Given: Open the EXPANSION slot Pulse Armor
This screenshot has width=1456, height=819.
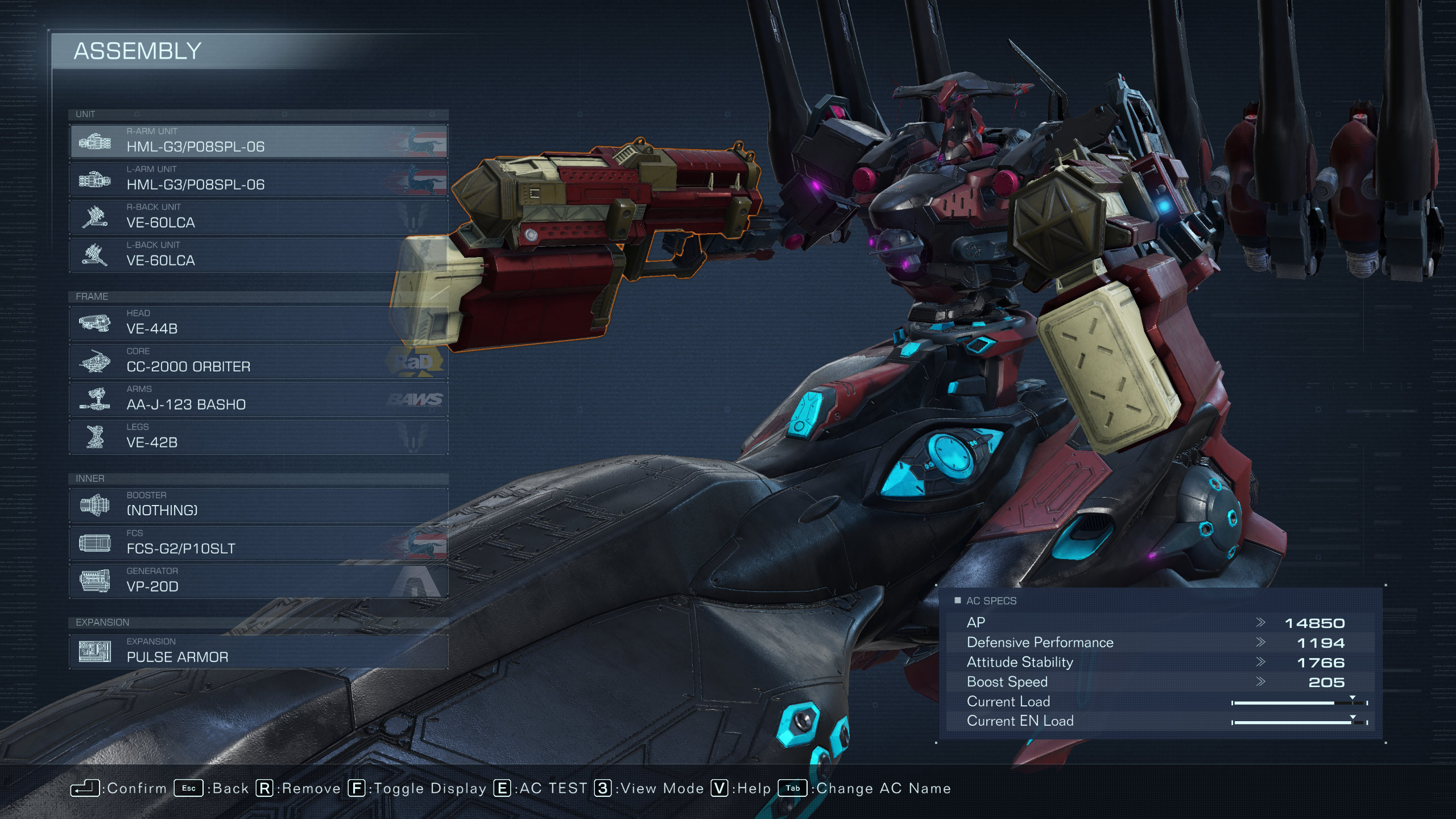Looking at the screenshot, I should pos(259,651).
